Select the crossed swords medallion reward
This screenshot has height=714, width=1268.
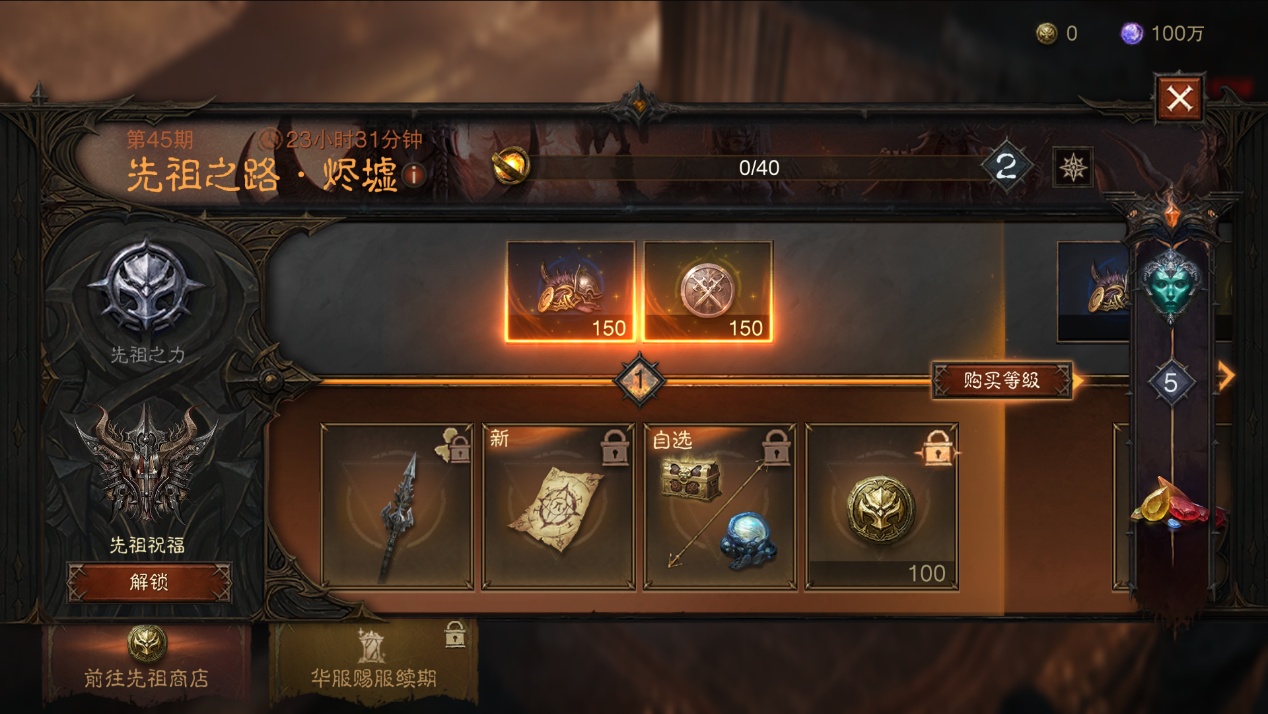(707, 291)
